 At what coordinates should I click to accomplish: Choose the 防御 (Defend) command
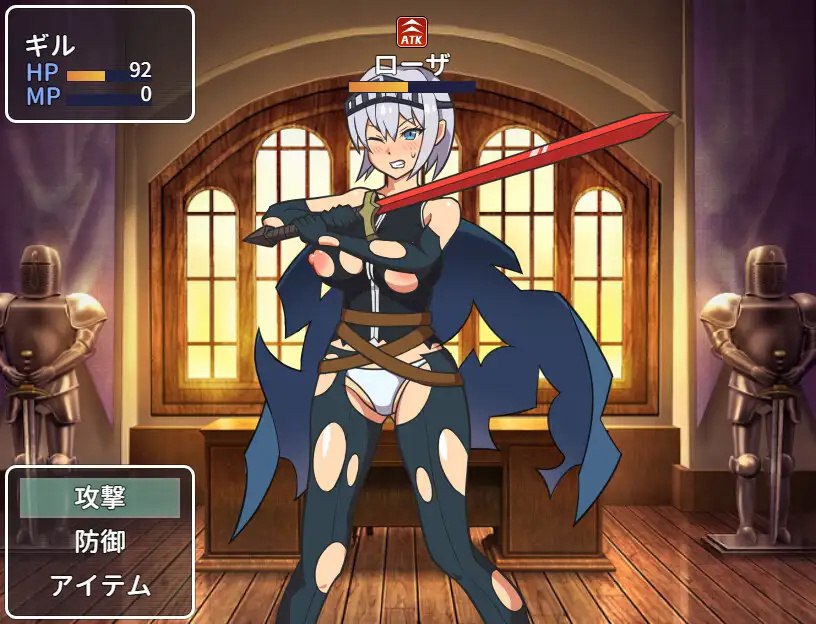pyautogui.click(x=100, y=541)
